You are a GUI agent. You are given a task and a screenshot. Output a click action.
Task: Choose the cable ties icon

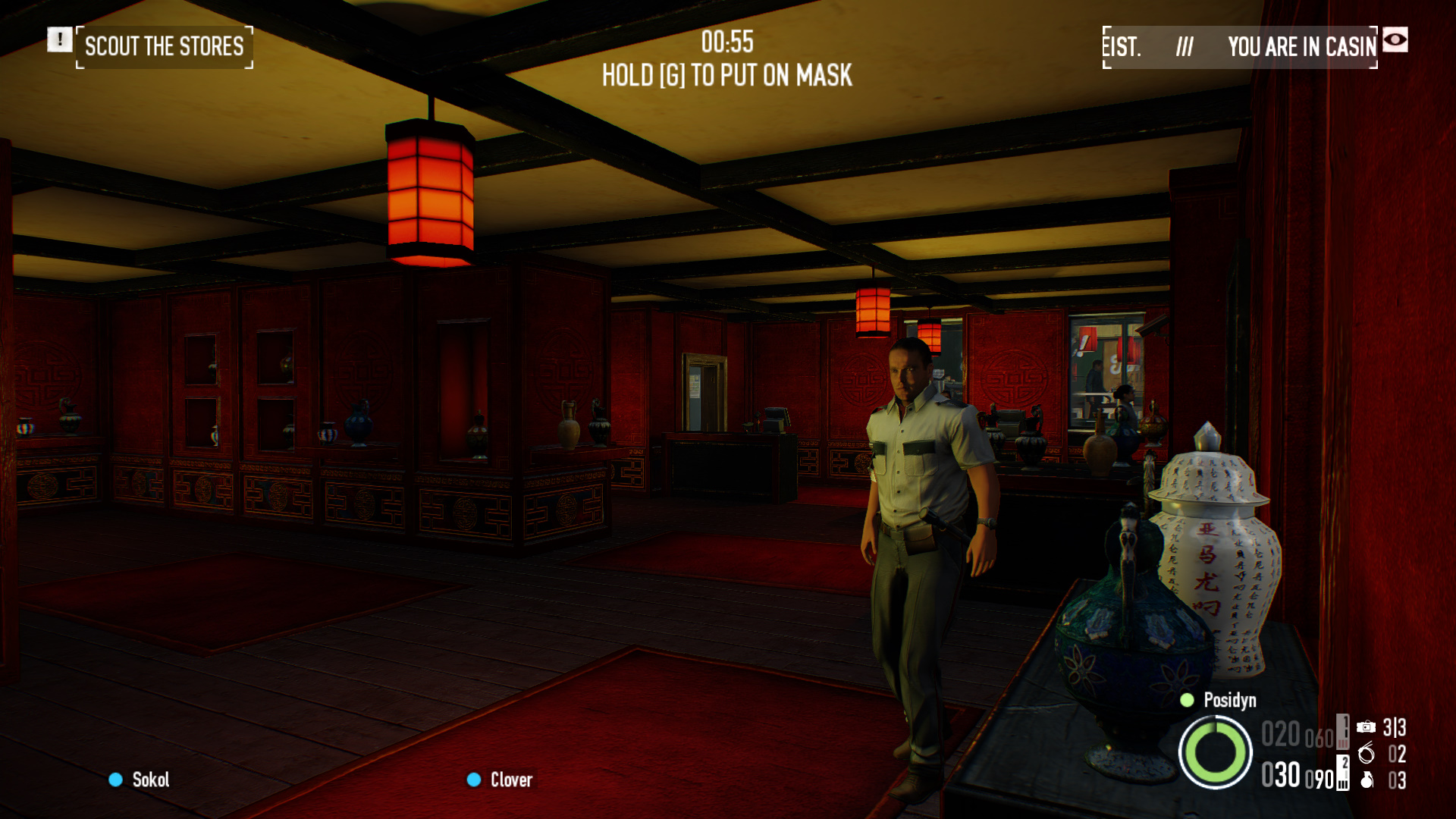tap(1366, 753)
